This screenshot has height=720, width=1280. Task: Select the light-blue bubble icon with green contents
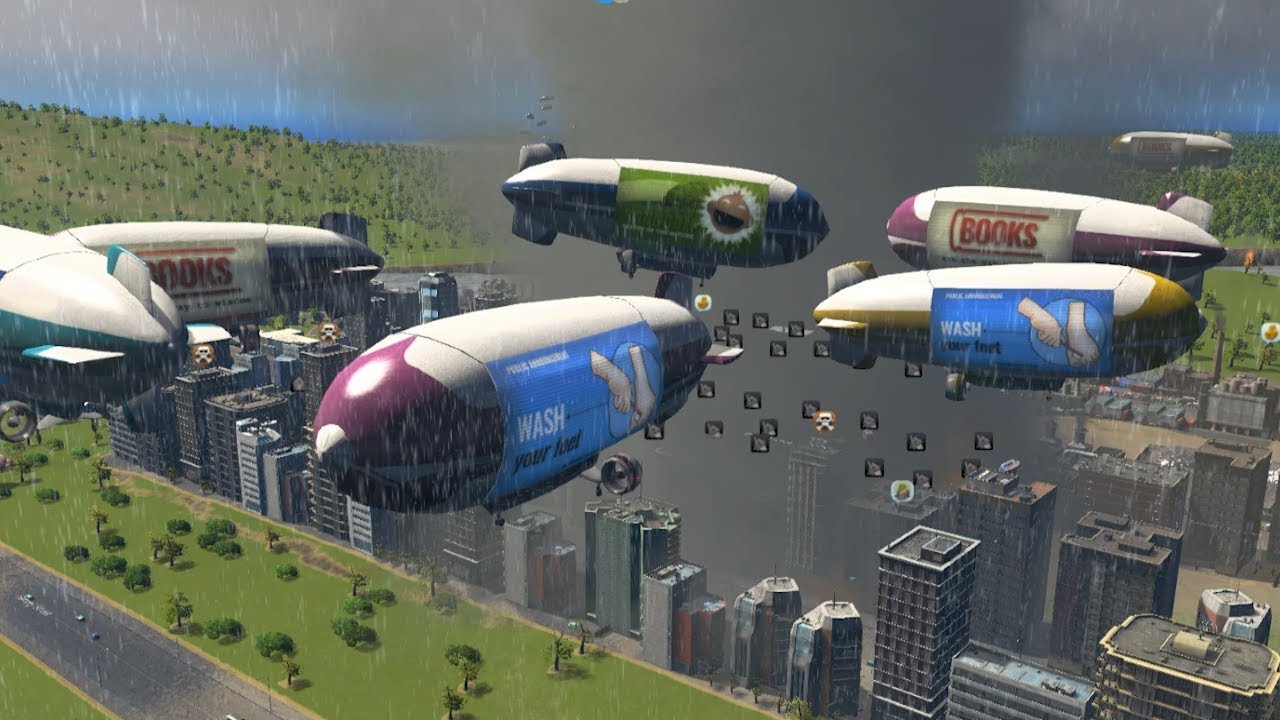[902, 491]
